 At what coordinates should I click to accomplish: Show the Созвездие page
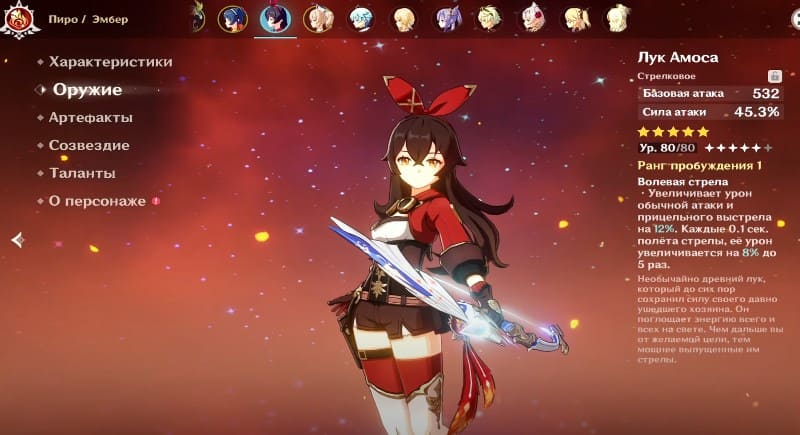[x=88, y=145]
